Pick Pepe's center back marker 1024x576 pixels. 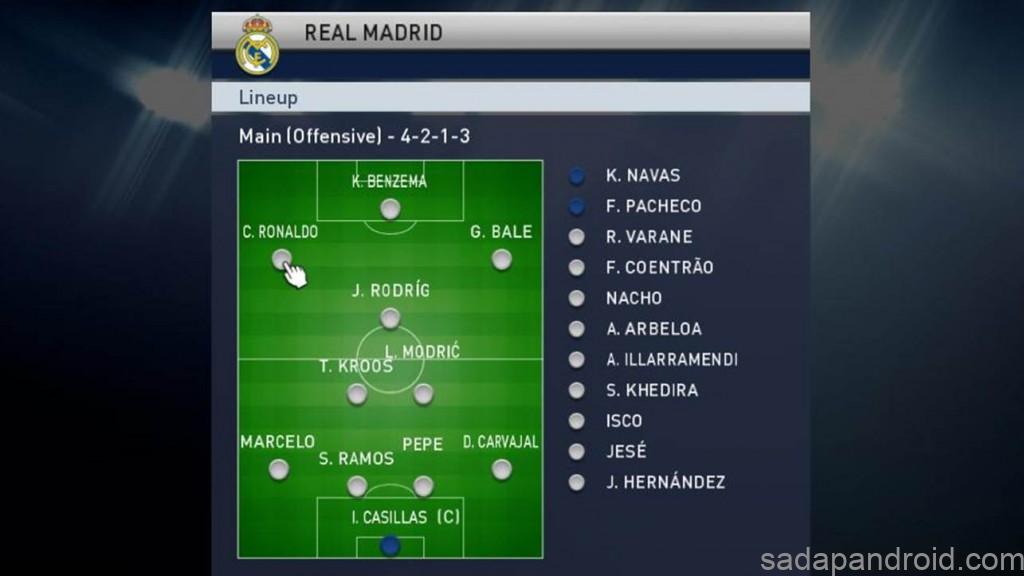click(x=423, y=486)
